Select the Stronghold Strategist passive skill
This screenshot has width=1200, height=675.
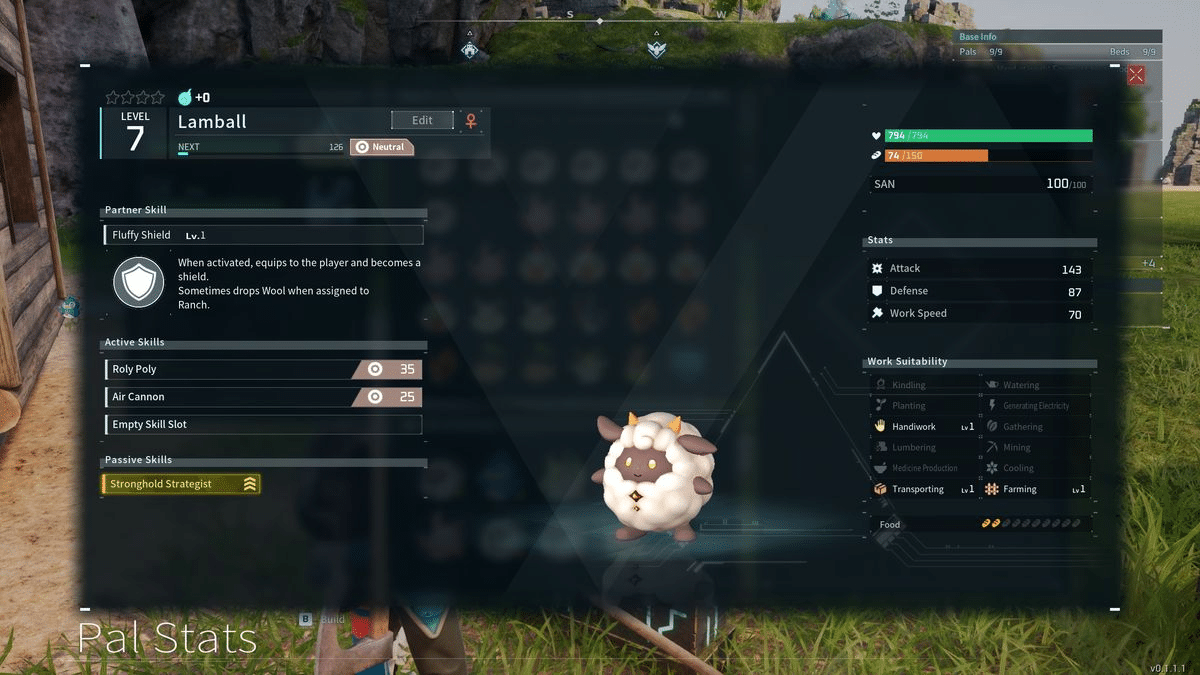tap(181, 484)
